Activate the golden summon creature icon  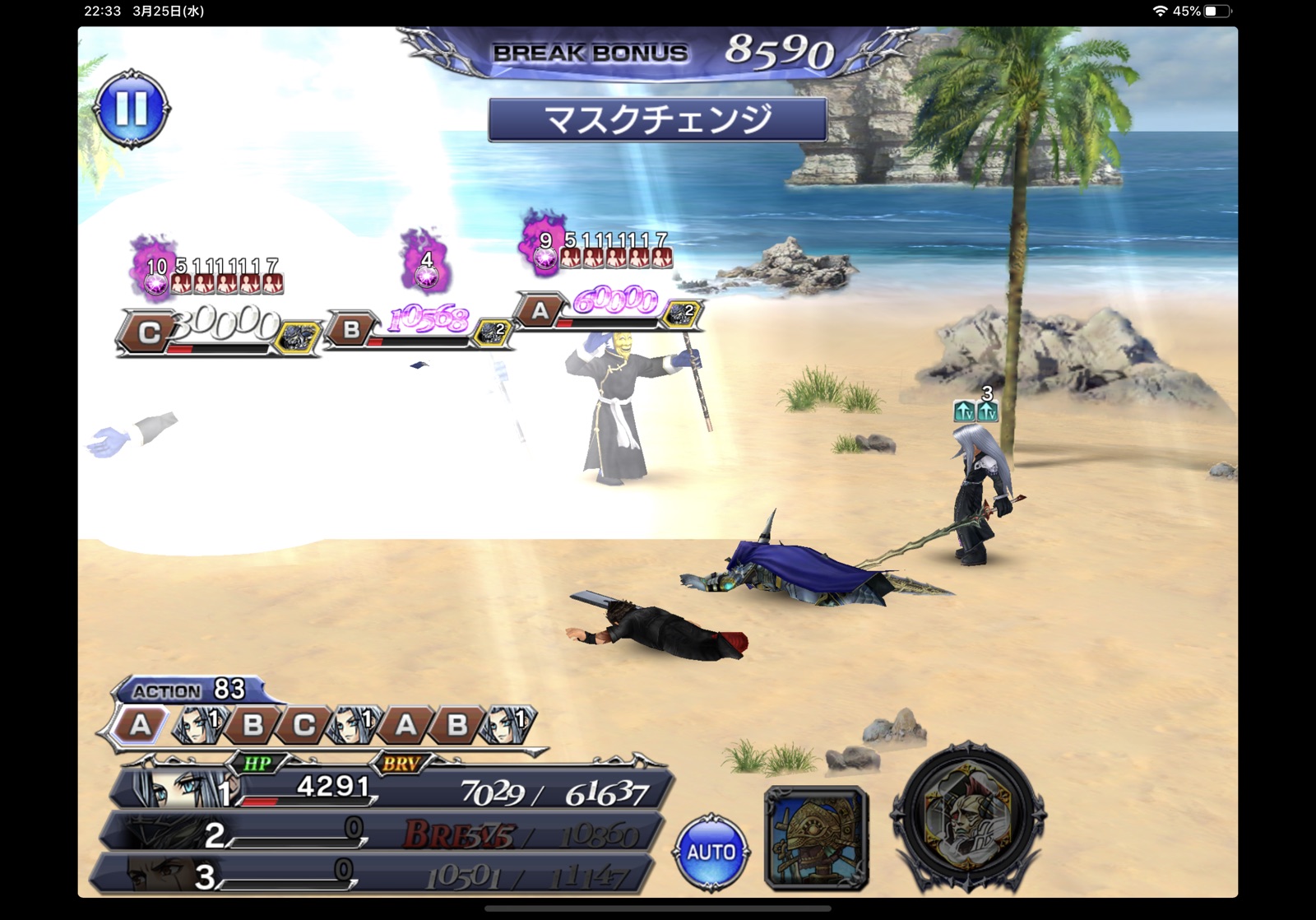coord(816,838)
